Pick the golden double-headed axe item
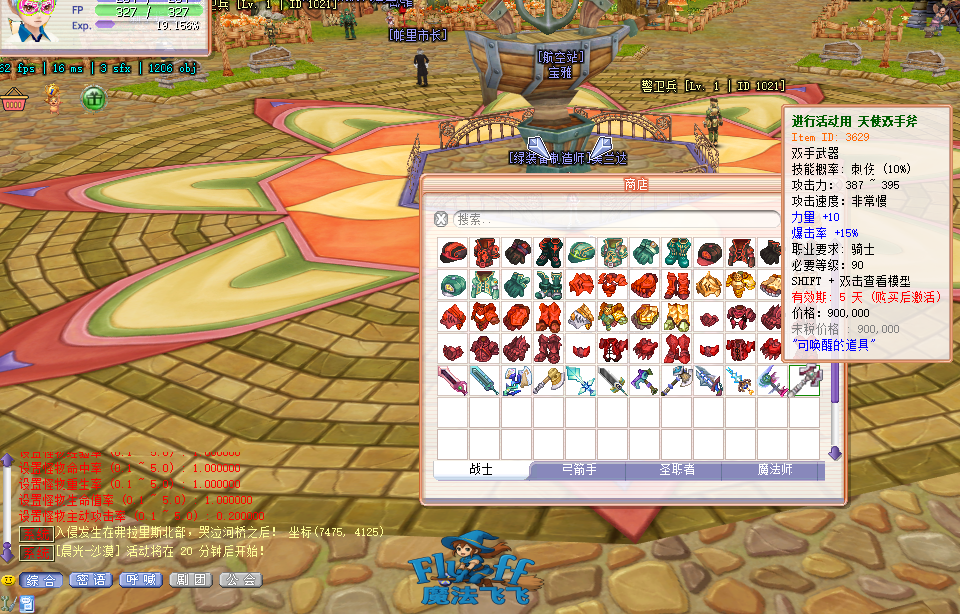960x614 pixels. 548,379
